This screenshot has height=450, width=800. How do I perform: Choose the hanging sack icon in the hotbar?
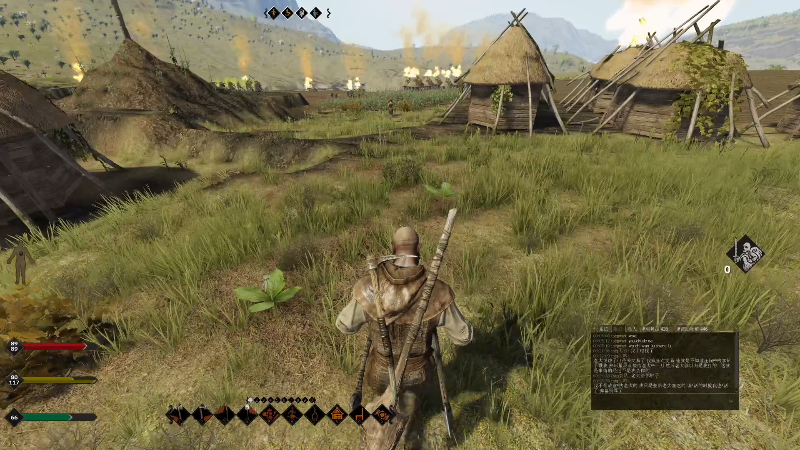click(315, 415)
